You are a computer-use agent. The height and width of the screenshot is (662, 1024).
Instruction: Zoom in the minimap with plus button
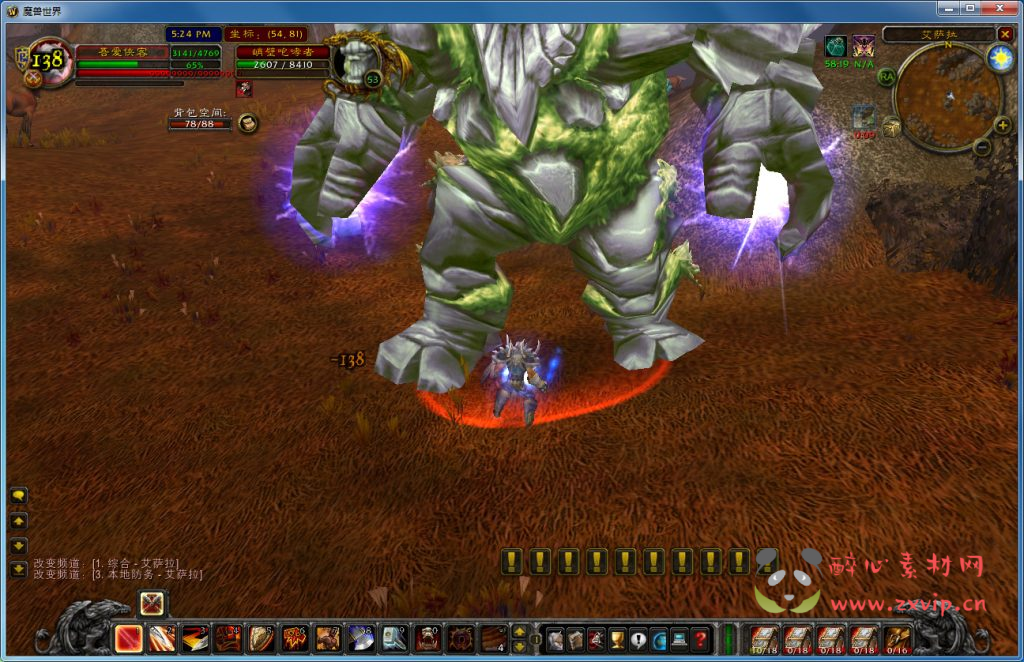(x=1001, y=125)
